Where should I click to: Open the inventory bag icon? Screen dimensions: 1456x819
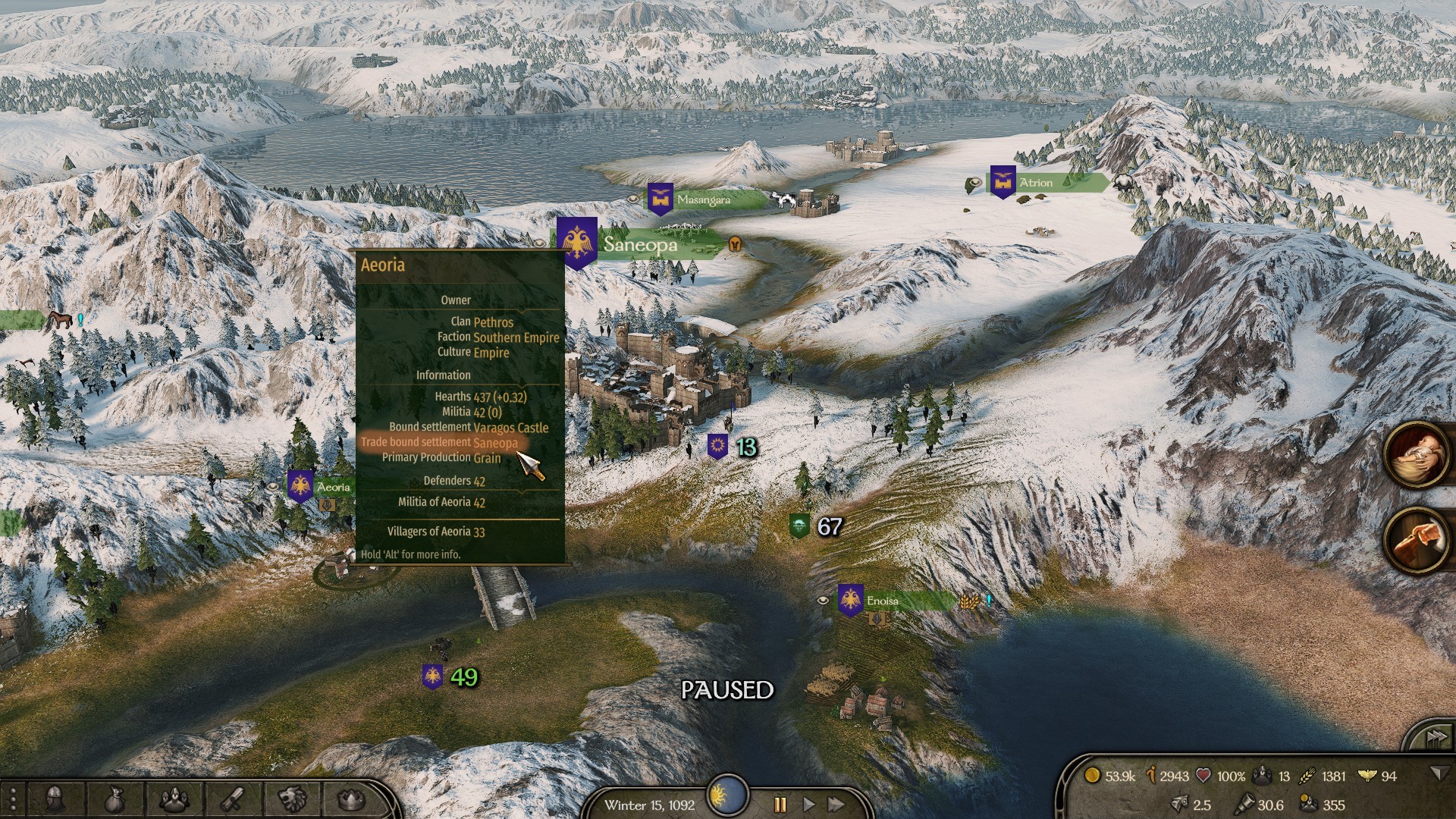point(113,799)
